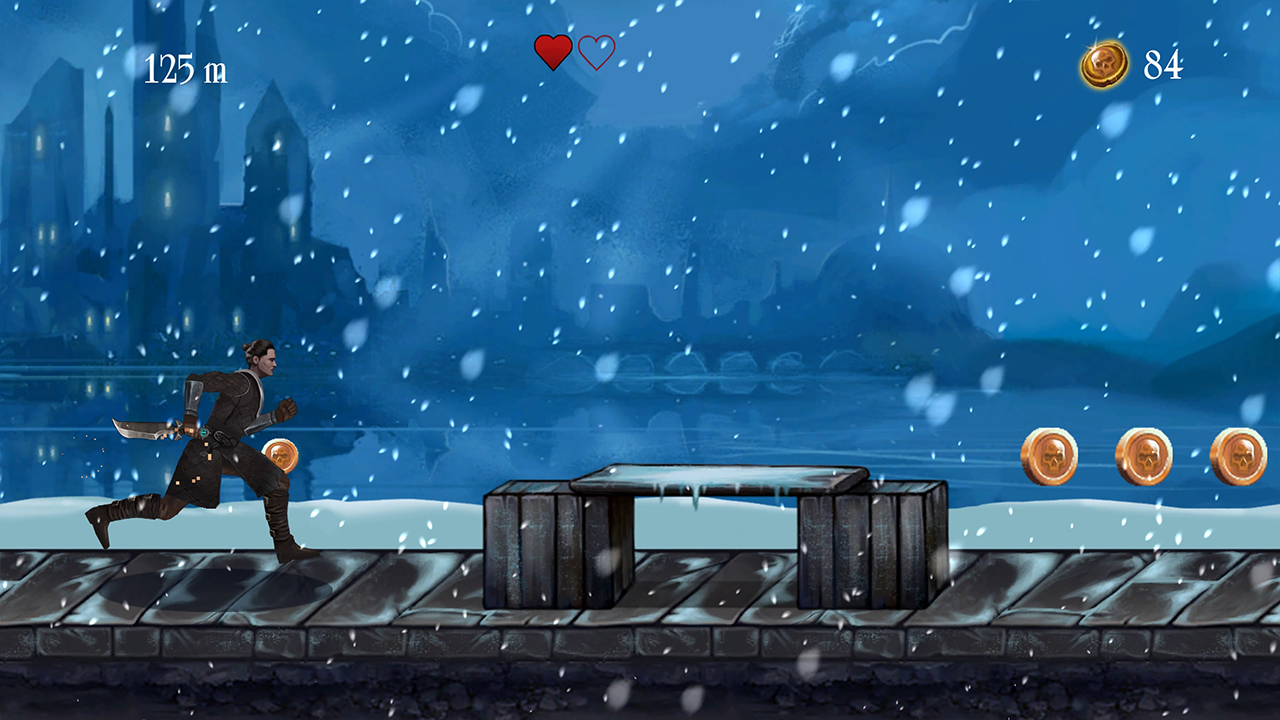Open the distance meter details

tap(188, 69)
